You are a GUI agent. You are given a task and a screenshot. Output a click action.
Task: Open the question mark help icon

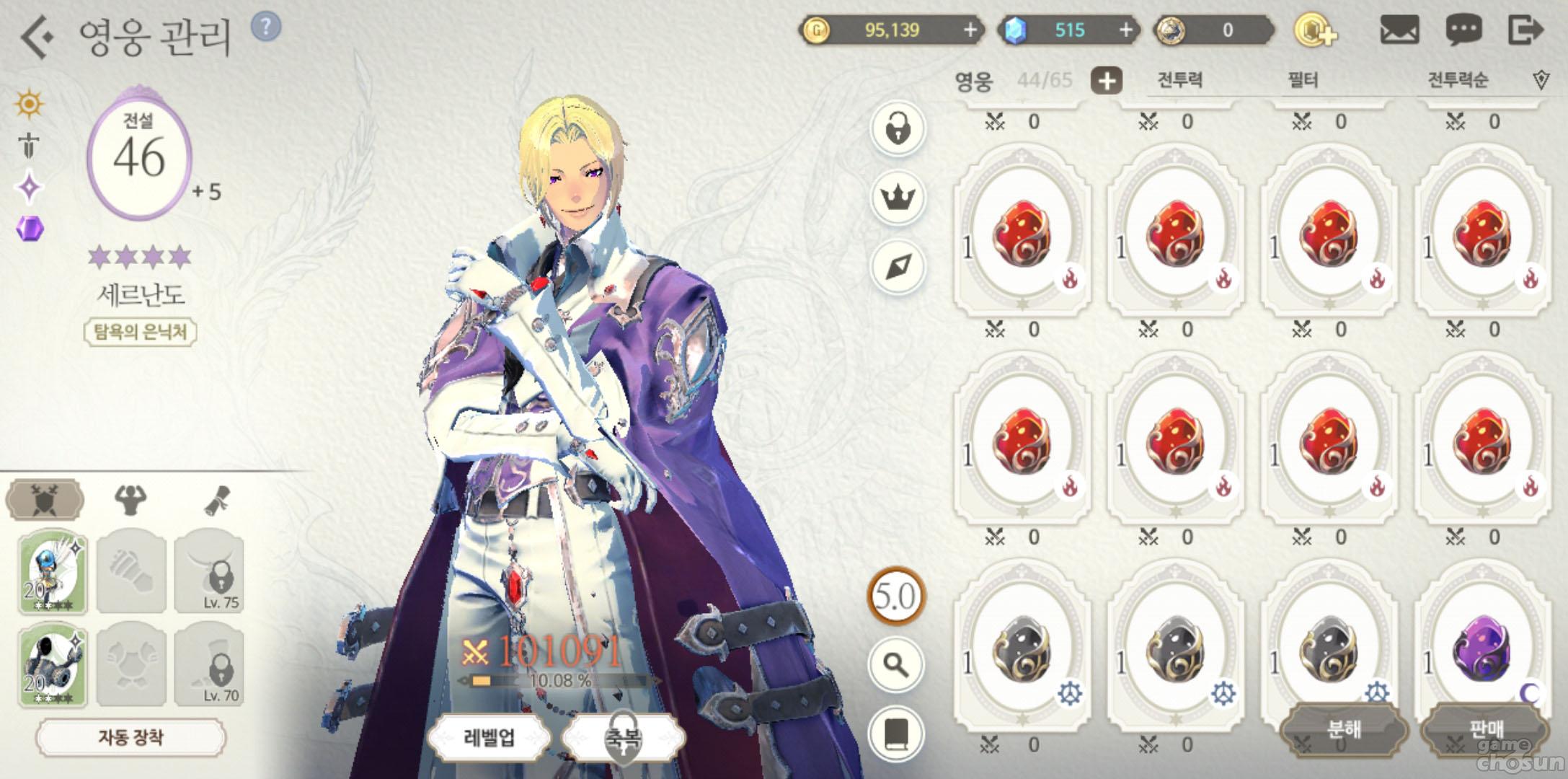pyautogui.click(x=266, y=27)
